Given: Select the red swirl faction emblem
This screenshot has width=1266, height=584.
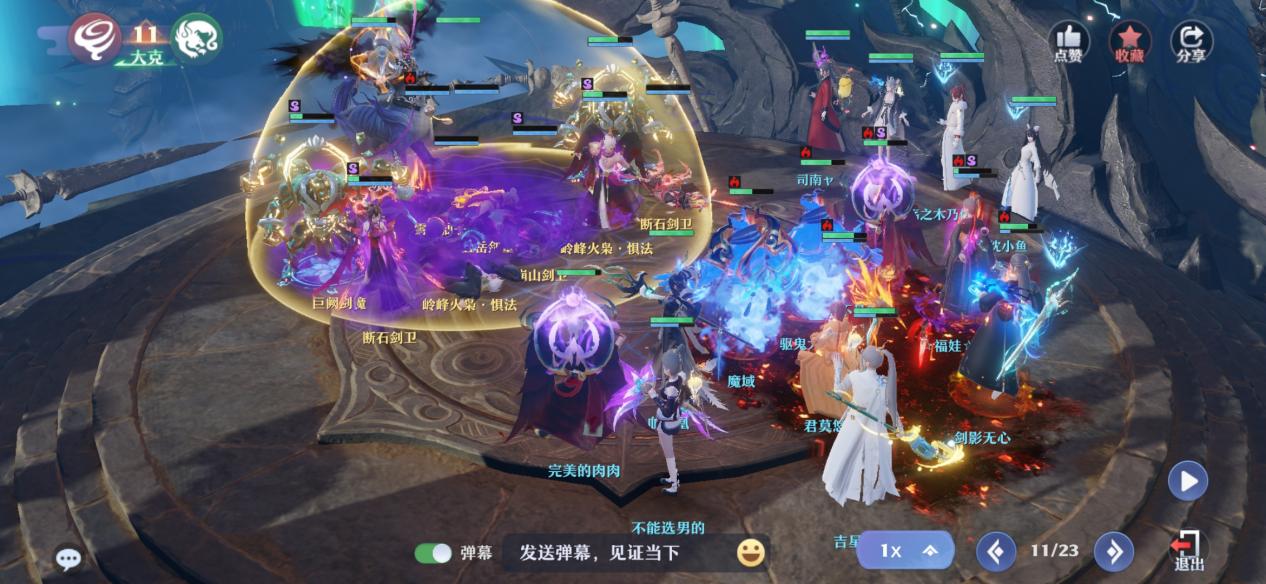Looking at the screenshot, I should (94, 37).
